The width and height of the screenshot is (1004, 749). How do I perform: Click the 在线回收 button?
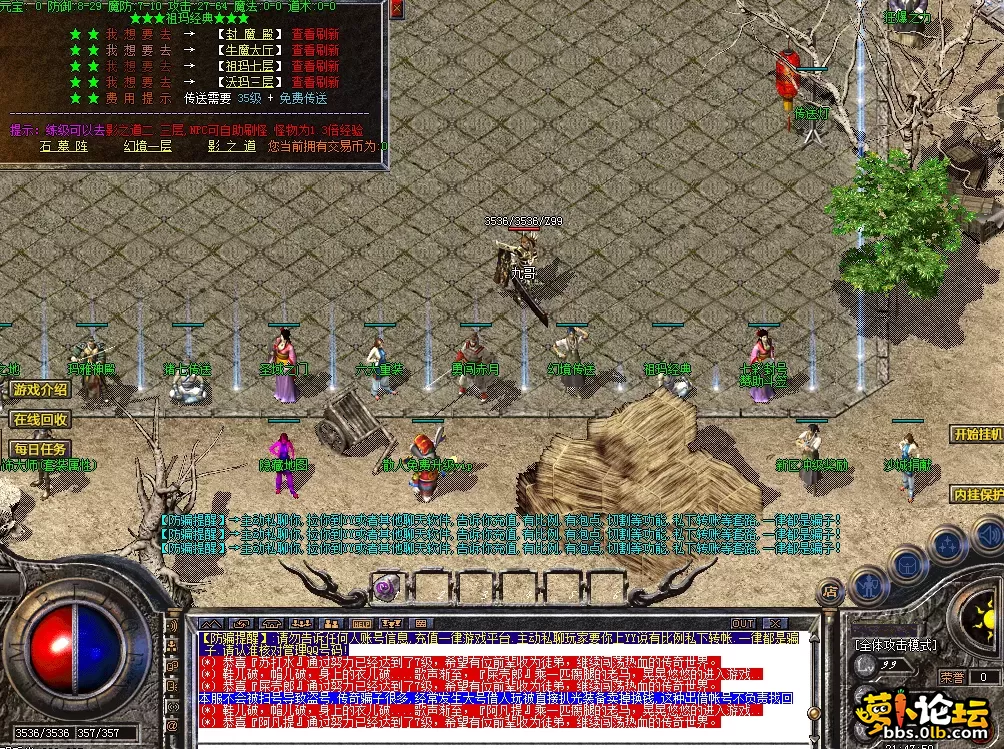[40, 419]
